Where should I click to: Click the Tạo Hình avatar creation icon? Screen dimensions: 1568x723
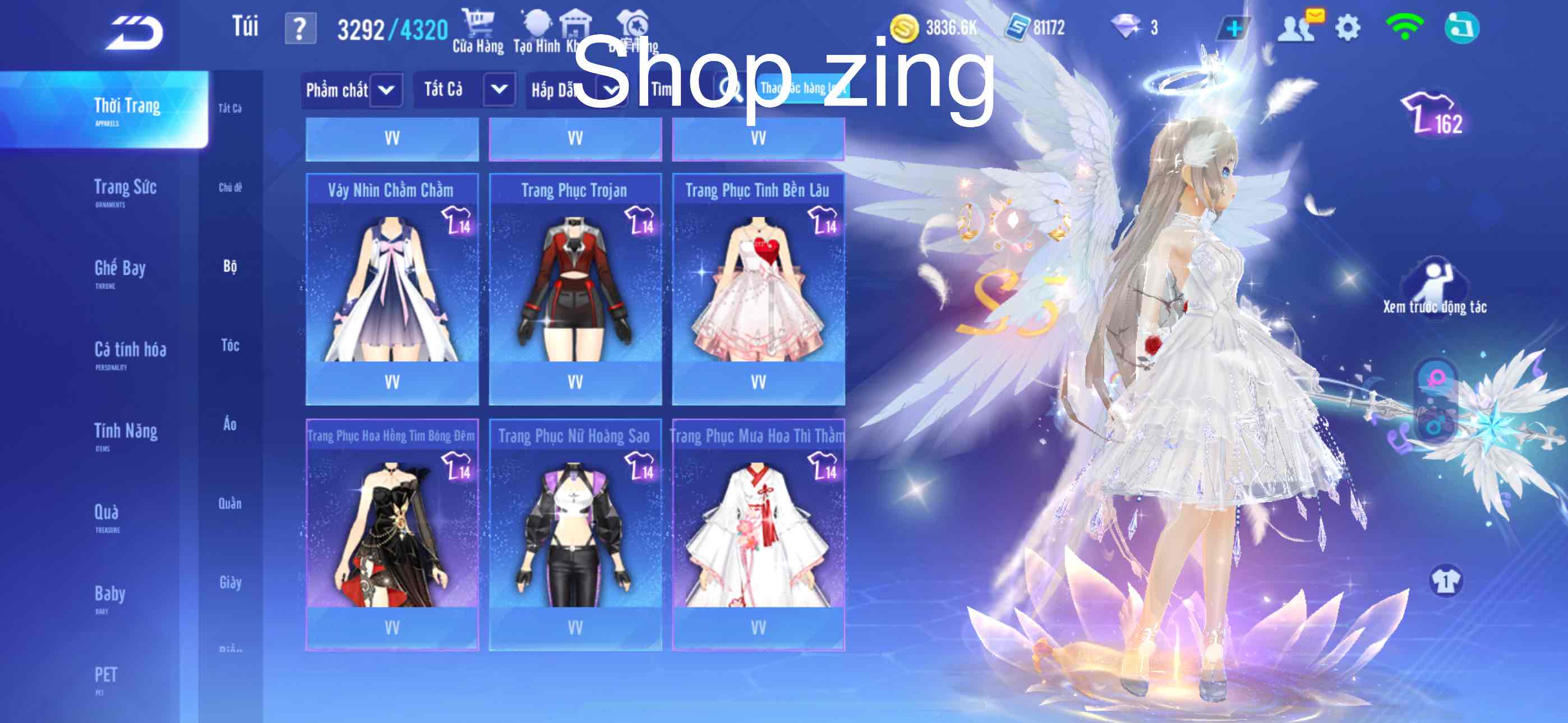tap(537, 23)
